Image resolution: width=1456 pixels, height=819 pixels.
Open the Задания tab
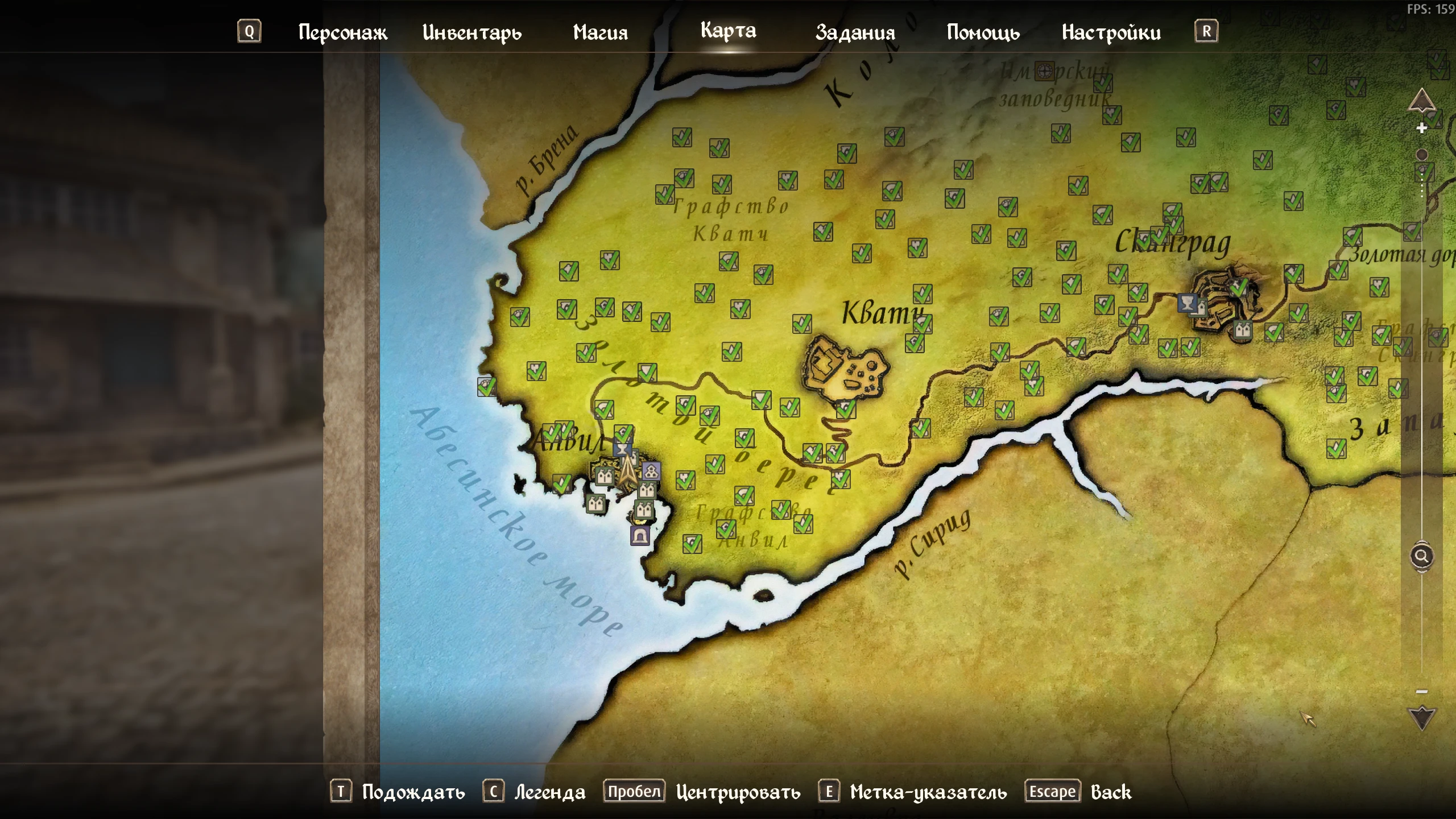point(855,32)
